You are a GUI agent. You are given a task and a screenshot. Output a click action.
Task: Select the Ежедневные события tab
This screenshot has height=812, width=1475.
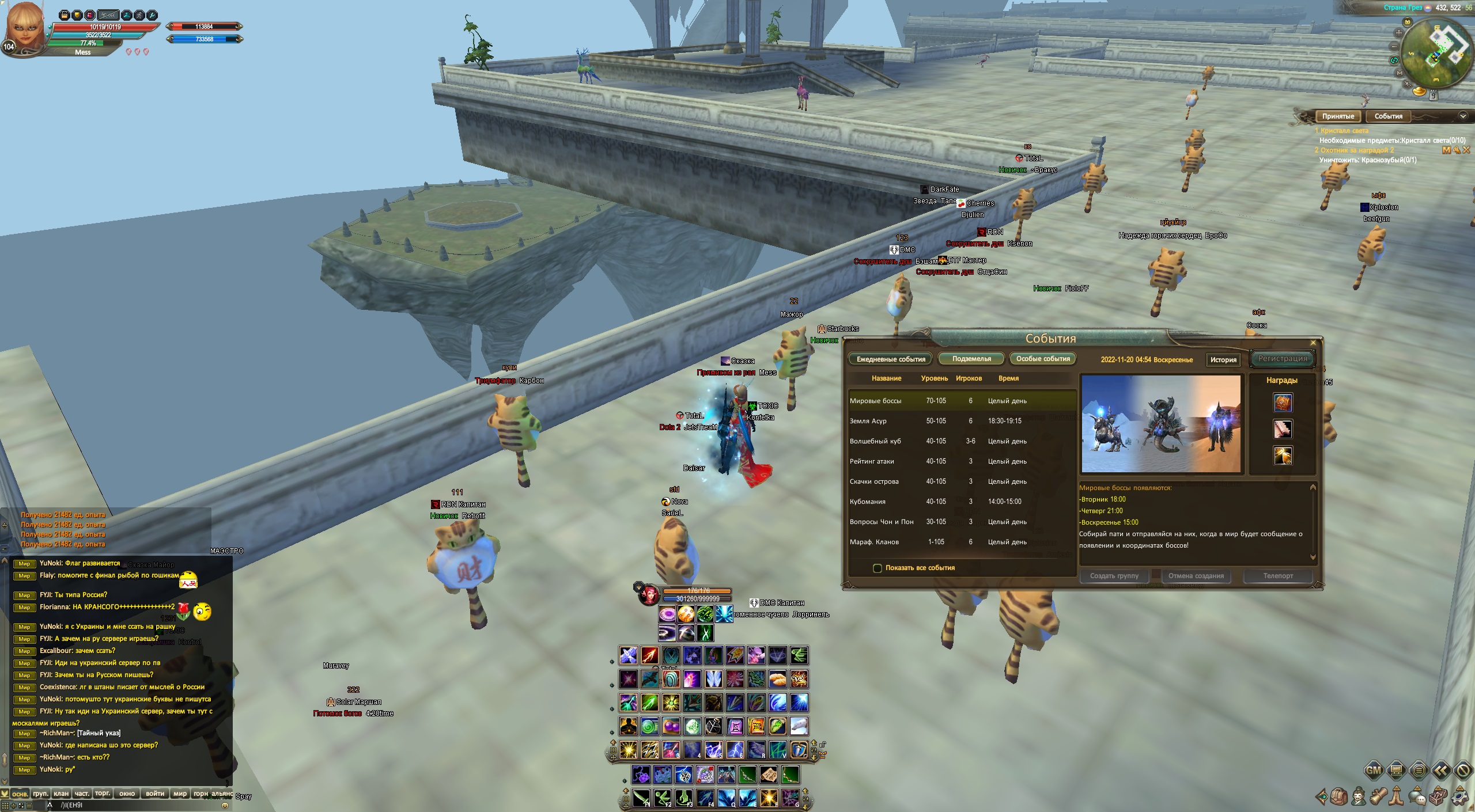pyautogui.click(x=891, y=359)
